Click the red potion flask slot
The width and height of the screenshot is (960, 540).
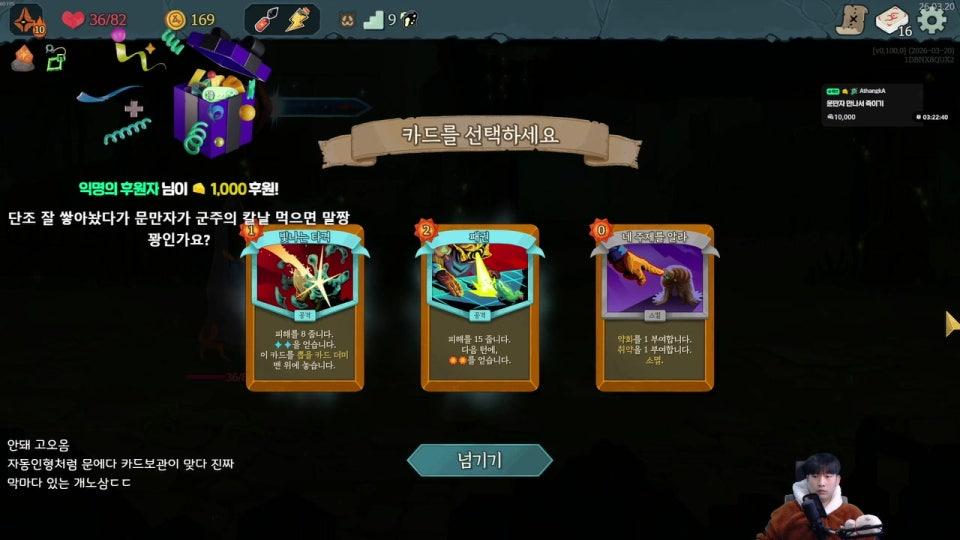pos(268,19)
